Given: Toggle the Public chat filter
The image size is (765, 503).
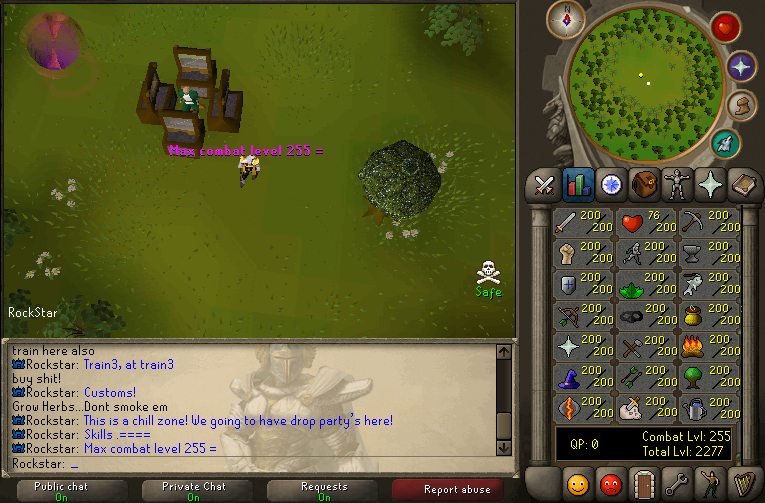Looking at the screenshot, I should (x=63, y=490).
